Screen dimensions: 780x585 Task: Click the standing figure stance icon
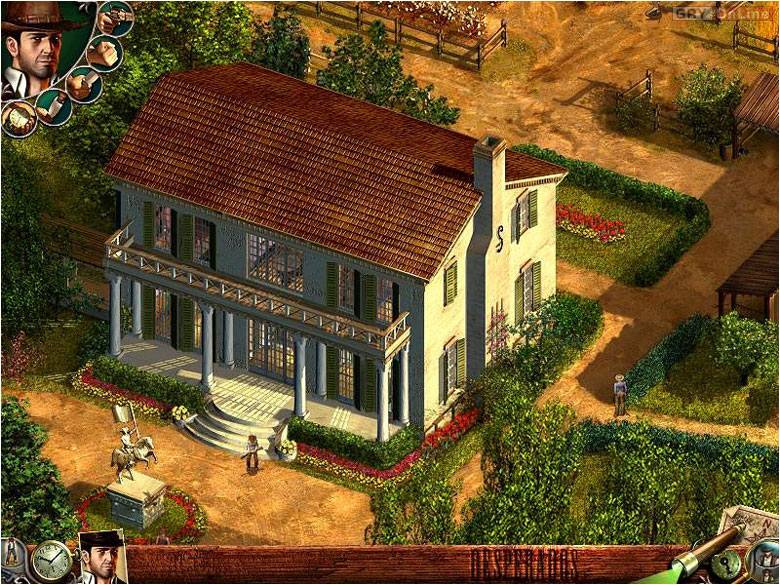[x=12, y=554]
